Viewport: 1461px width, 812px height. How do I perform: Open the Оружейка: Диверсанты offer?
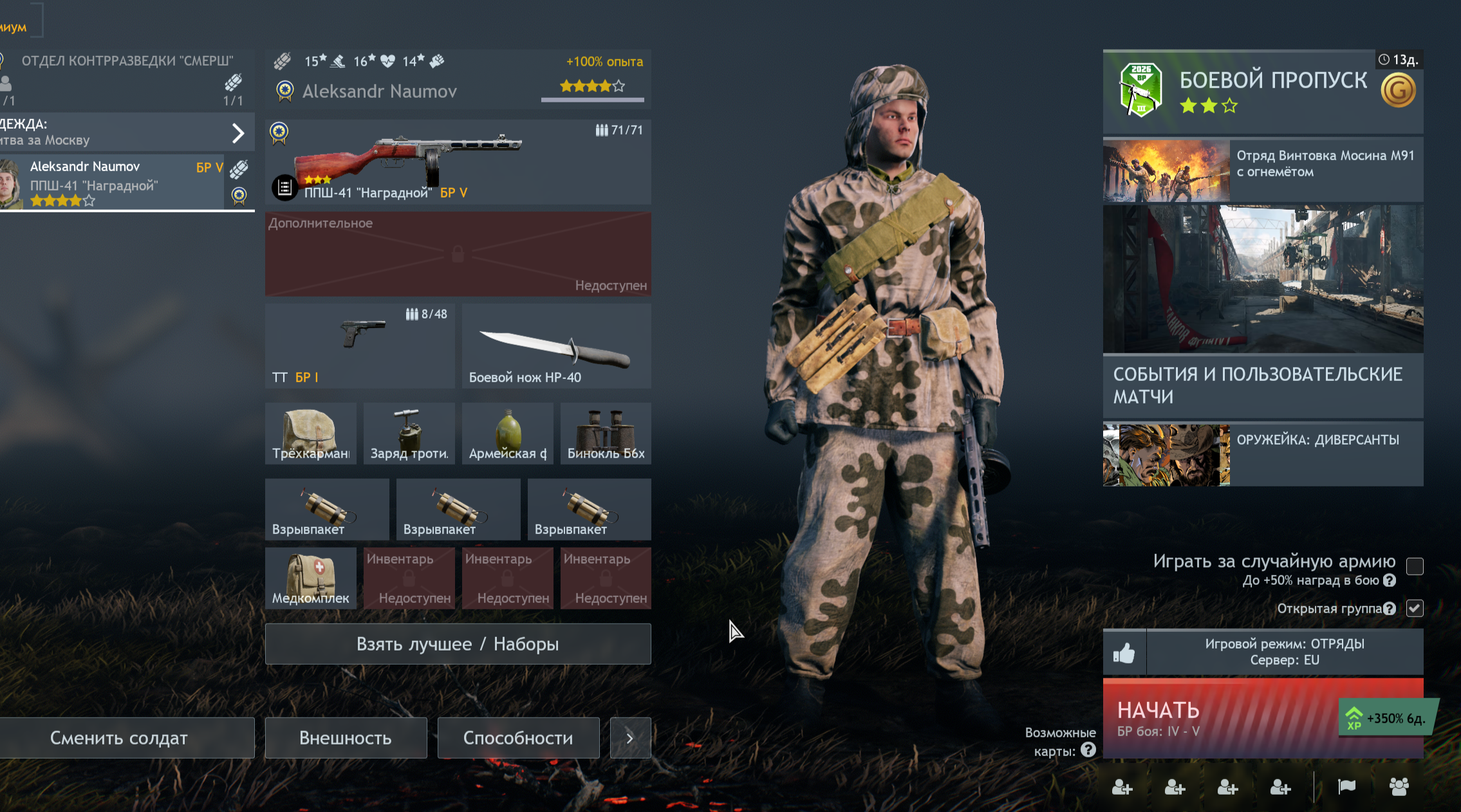click(1263, 454)
